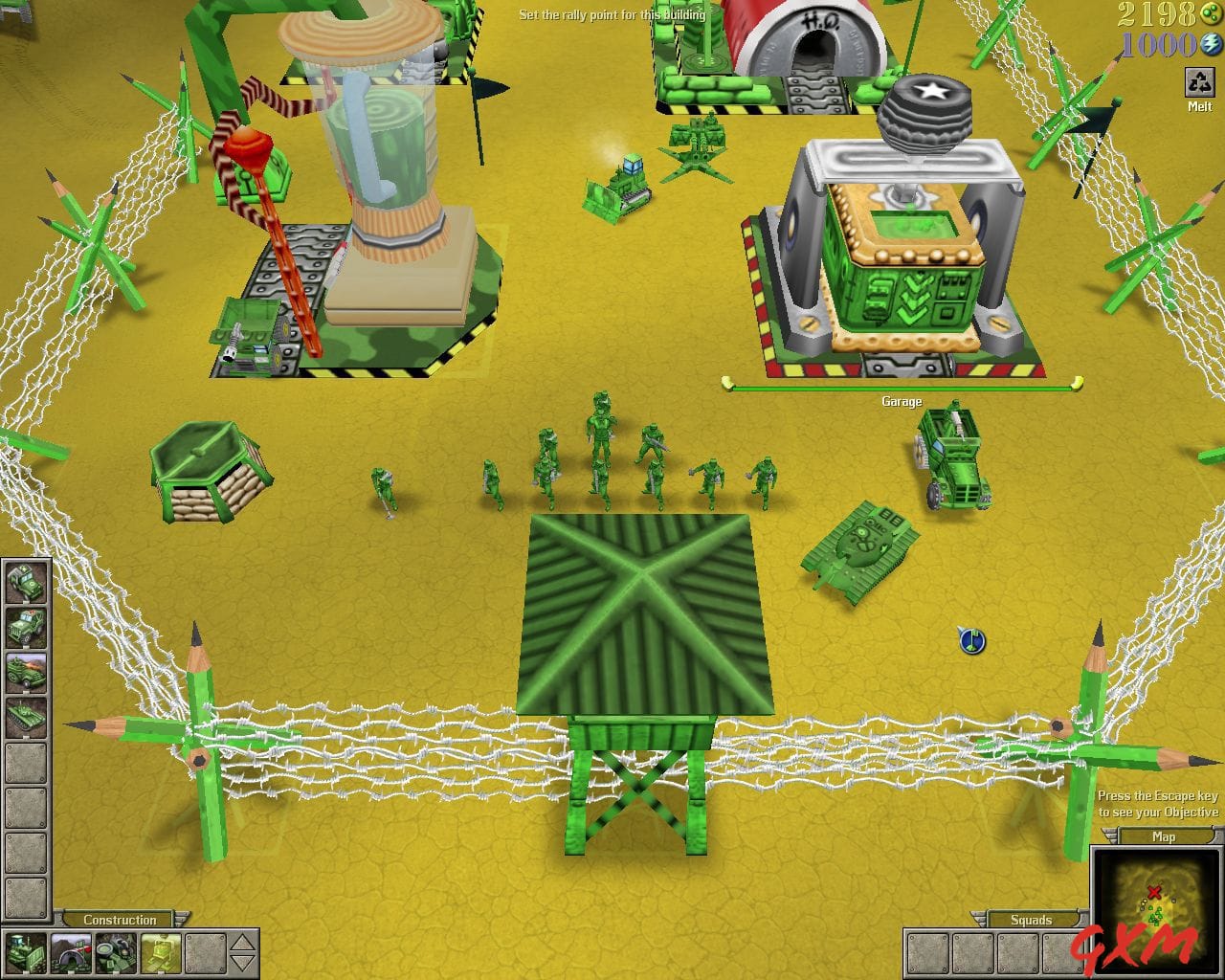Click the up arrow to page the build list
Screen dimensions: 1225x980
[242, 943]
